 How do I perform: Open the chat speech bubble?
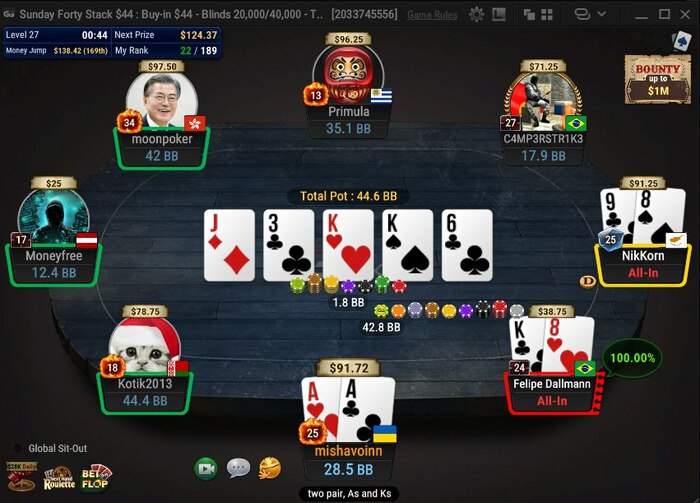tap(238, 468)
